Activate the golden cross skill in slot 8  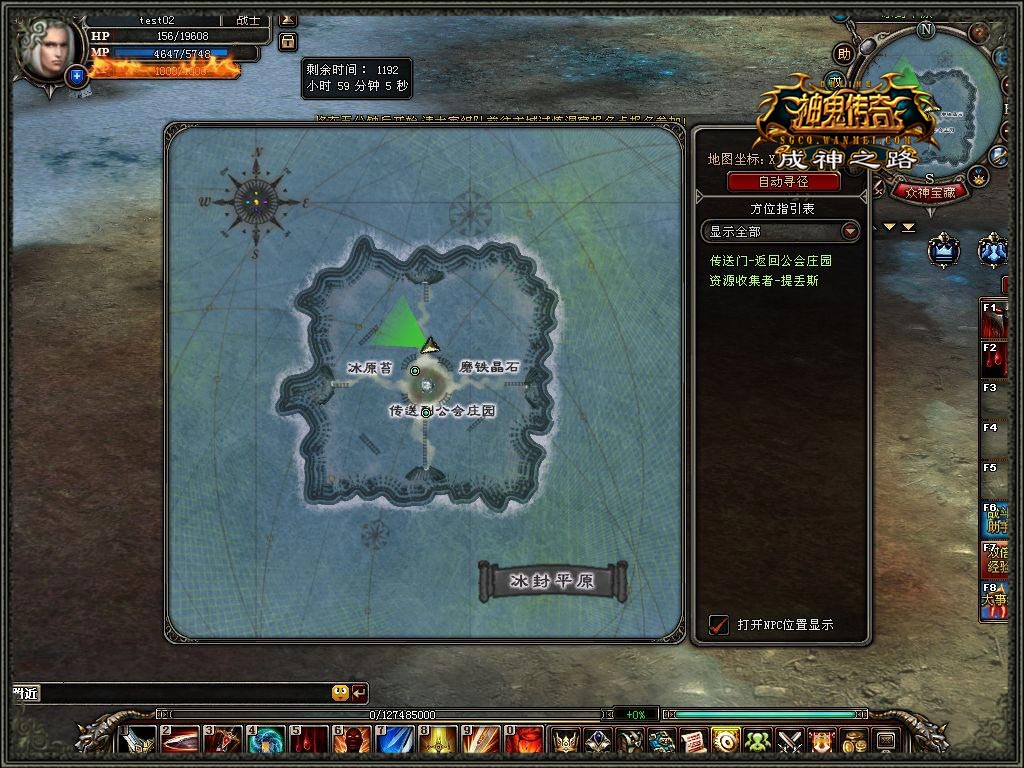tap(438, 741)
